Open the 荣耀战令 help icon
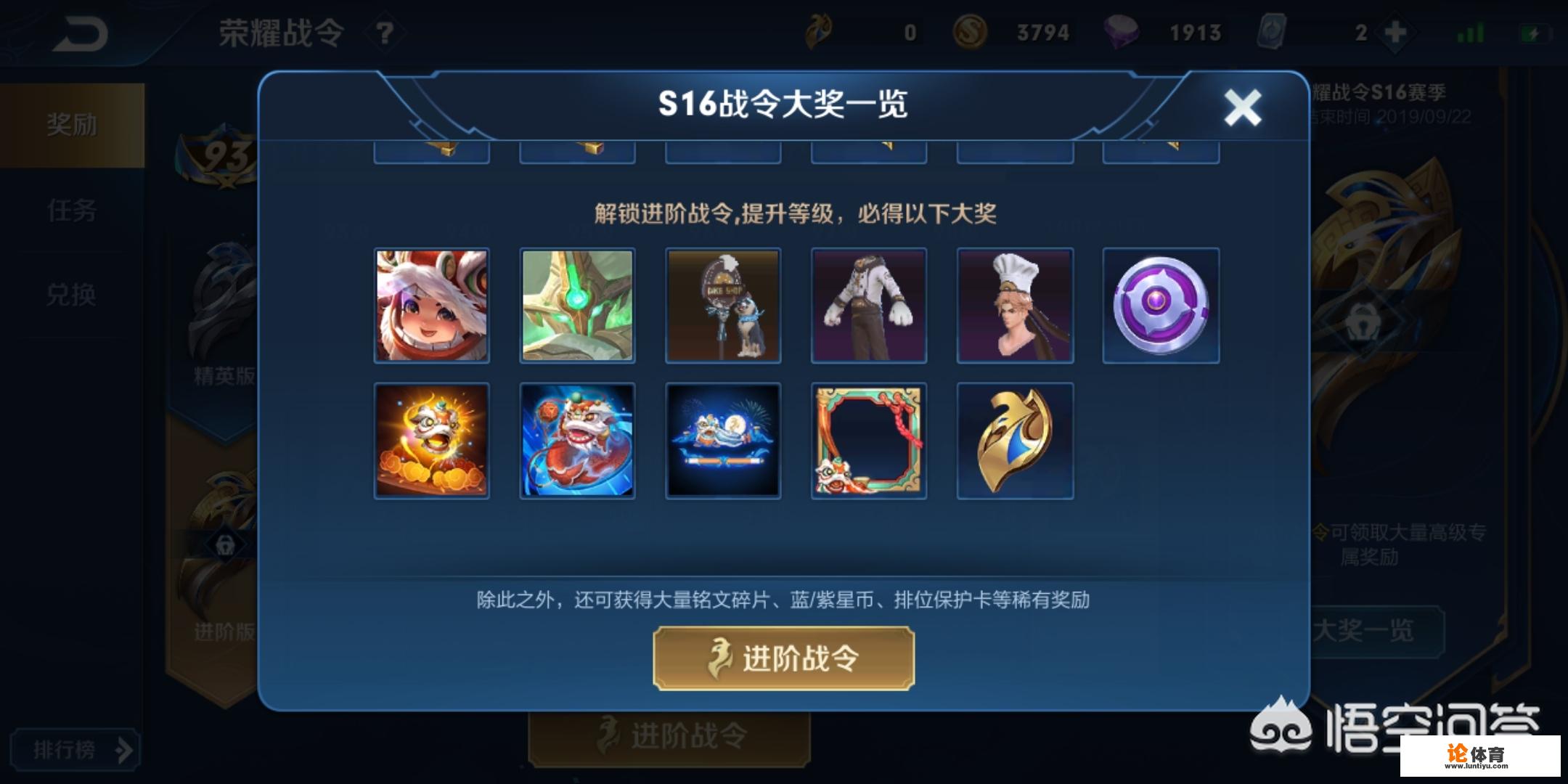Screen dimensions: 1568x784 [x=385, y=32]
